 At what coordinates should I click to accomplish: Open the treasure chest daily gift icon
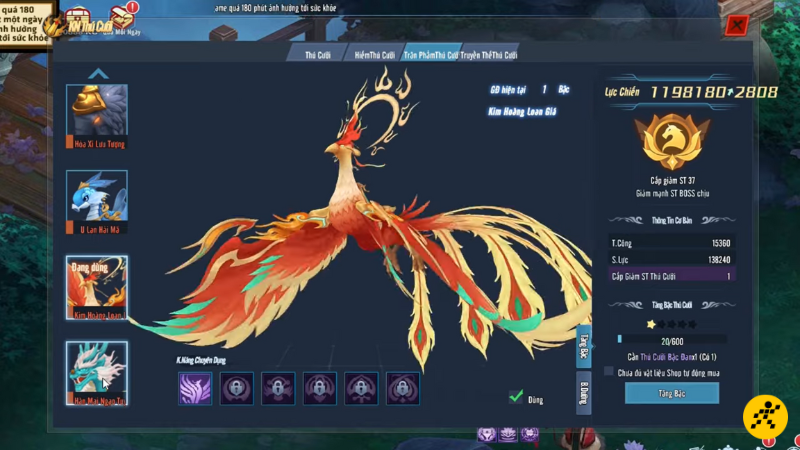pyautogui.click(x=122, y=17)
